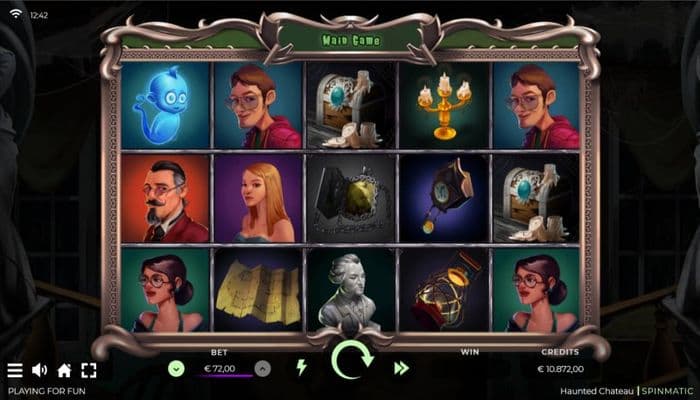The width and height of the screenshot is (700, 400).
Task: Enter fullscreen mode
Action: [89, 370]
